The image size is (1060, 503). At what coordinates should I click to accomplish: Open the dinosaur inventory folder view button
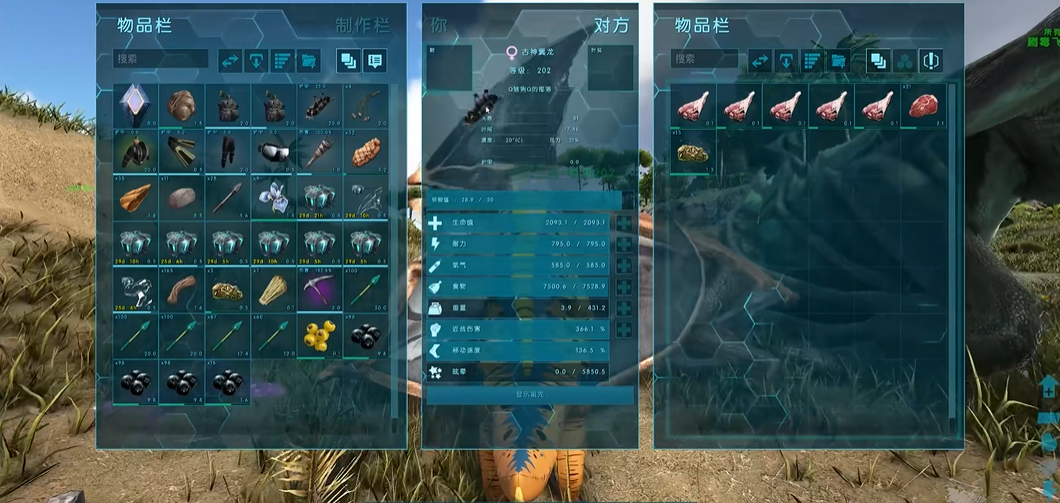click(837, 61)
